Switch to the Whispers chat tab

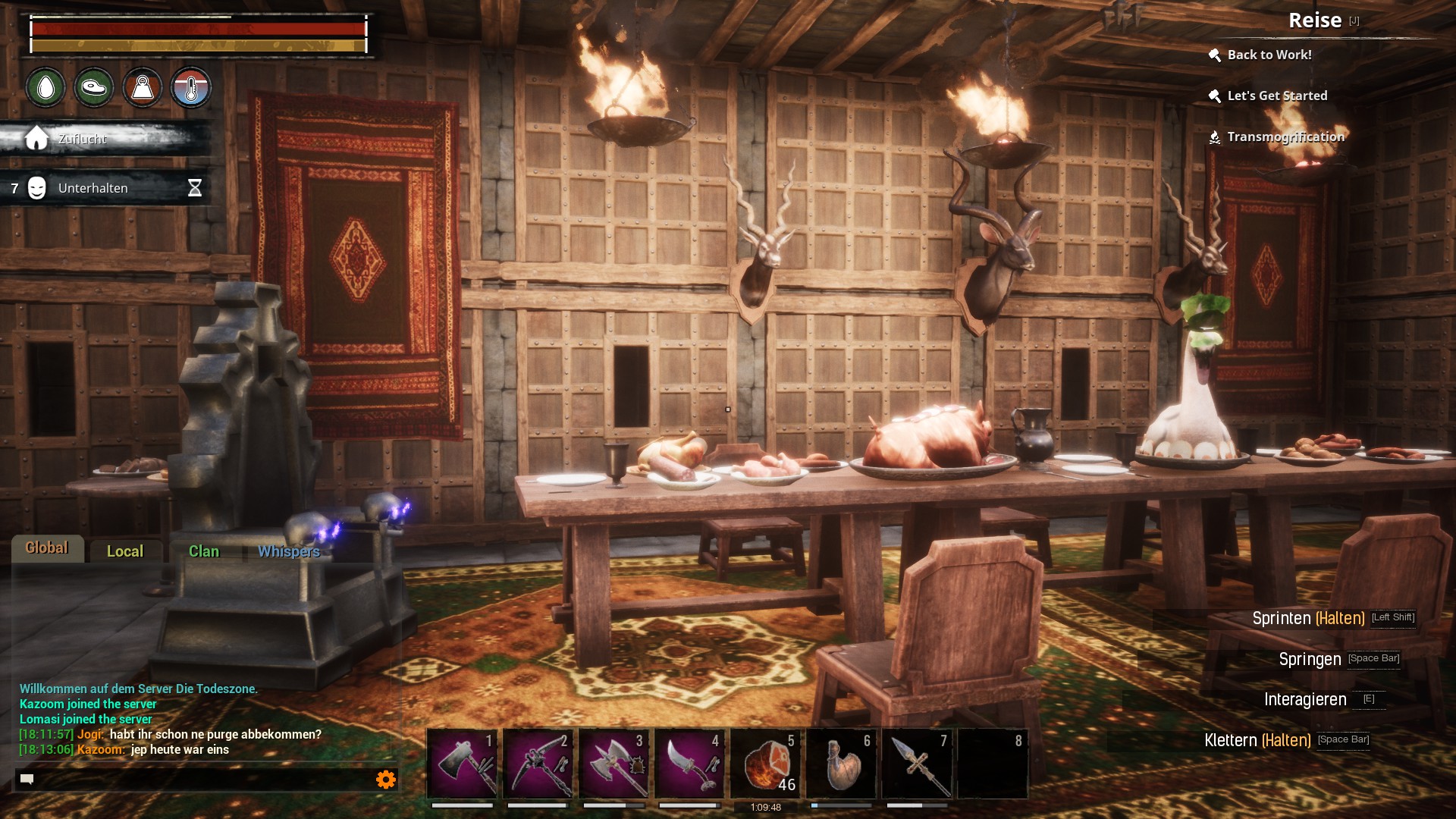click(x=289, y=551)
